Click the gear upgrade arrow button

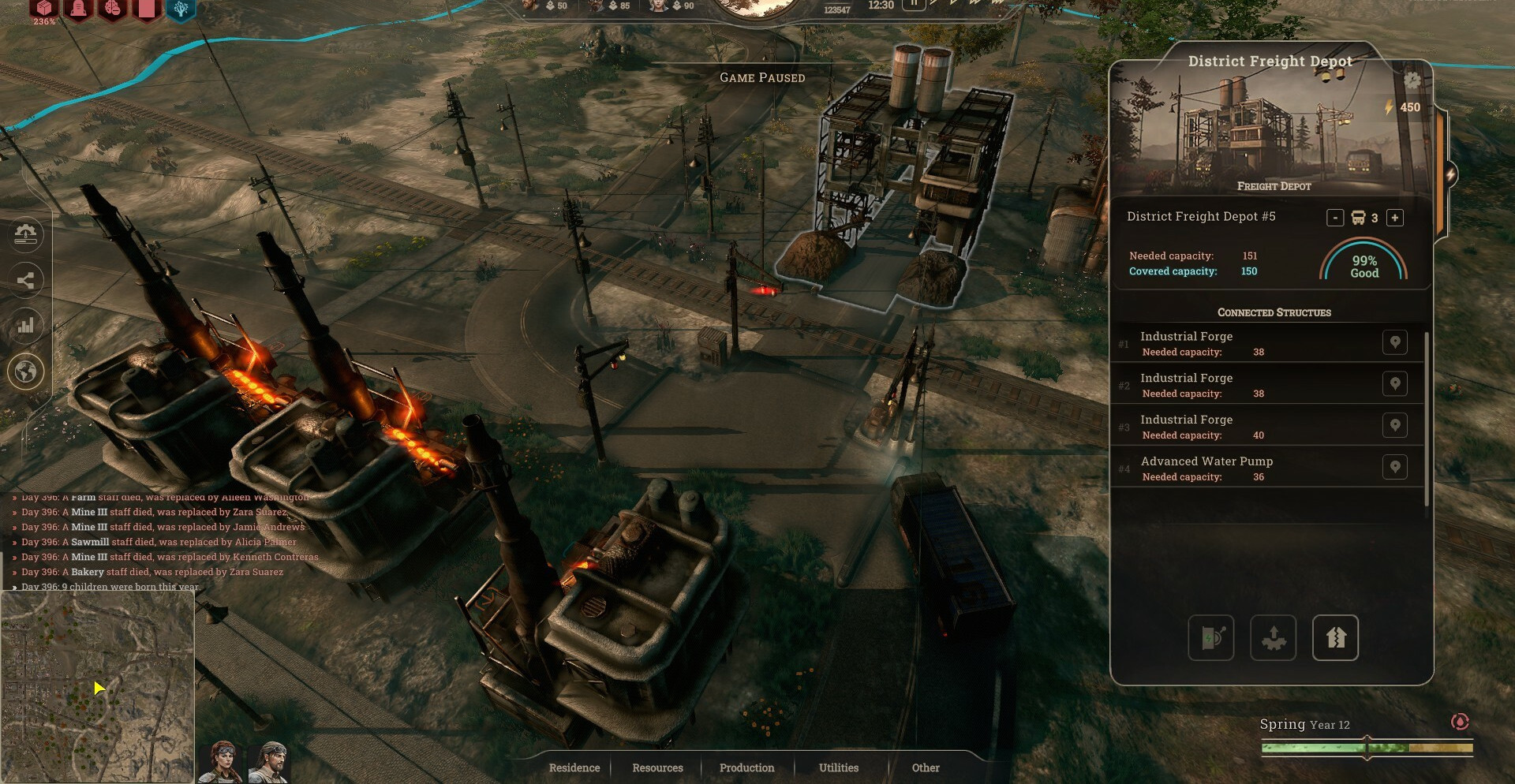point(1273,637)
